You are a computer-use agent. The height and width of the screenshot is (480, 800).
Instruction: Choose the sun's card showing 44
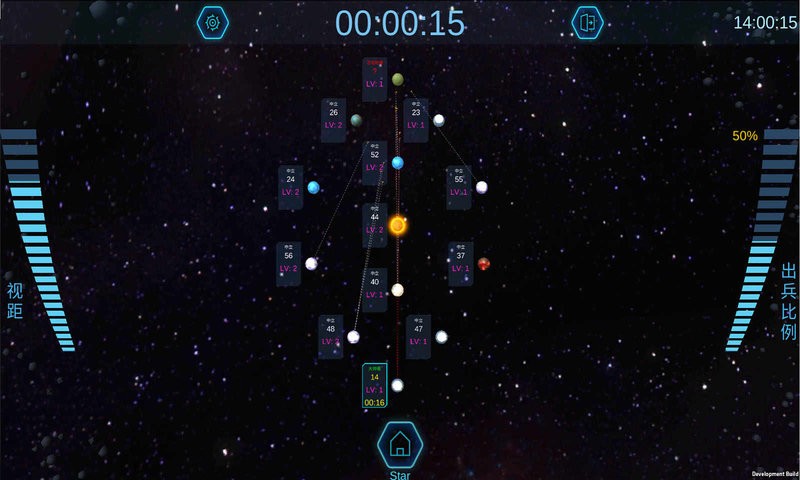click(x=375, y=224)
